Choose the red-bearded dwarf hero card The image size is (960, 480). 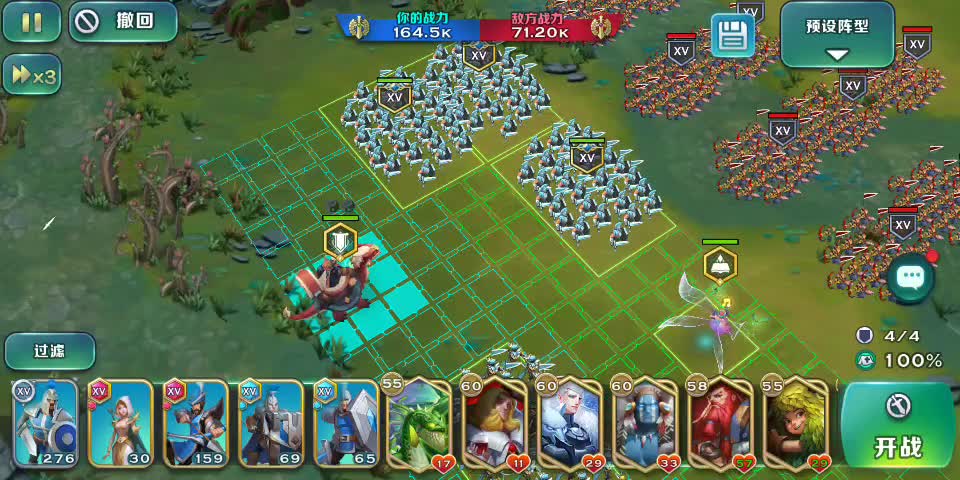click(720, 425)
